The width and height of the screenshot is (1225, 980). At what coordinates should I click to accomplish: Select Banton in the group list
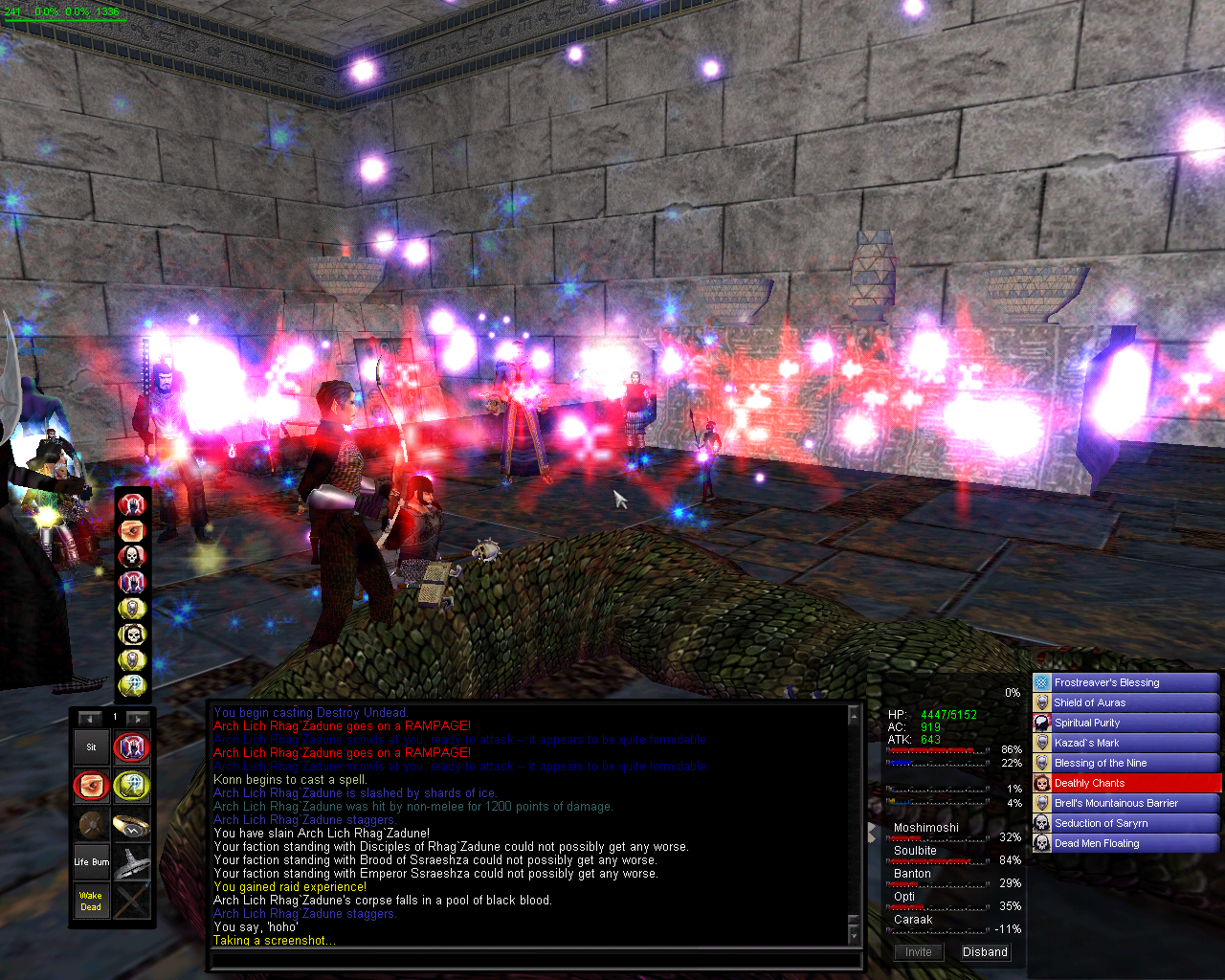pos(913,874)
